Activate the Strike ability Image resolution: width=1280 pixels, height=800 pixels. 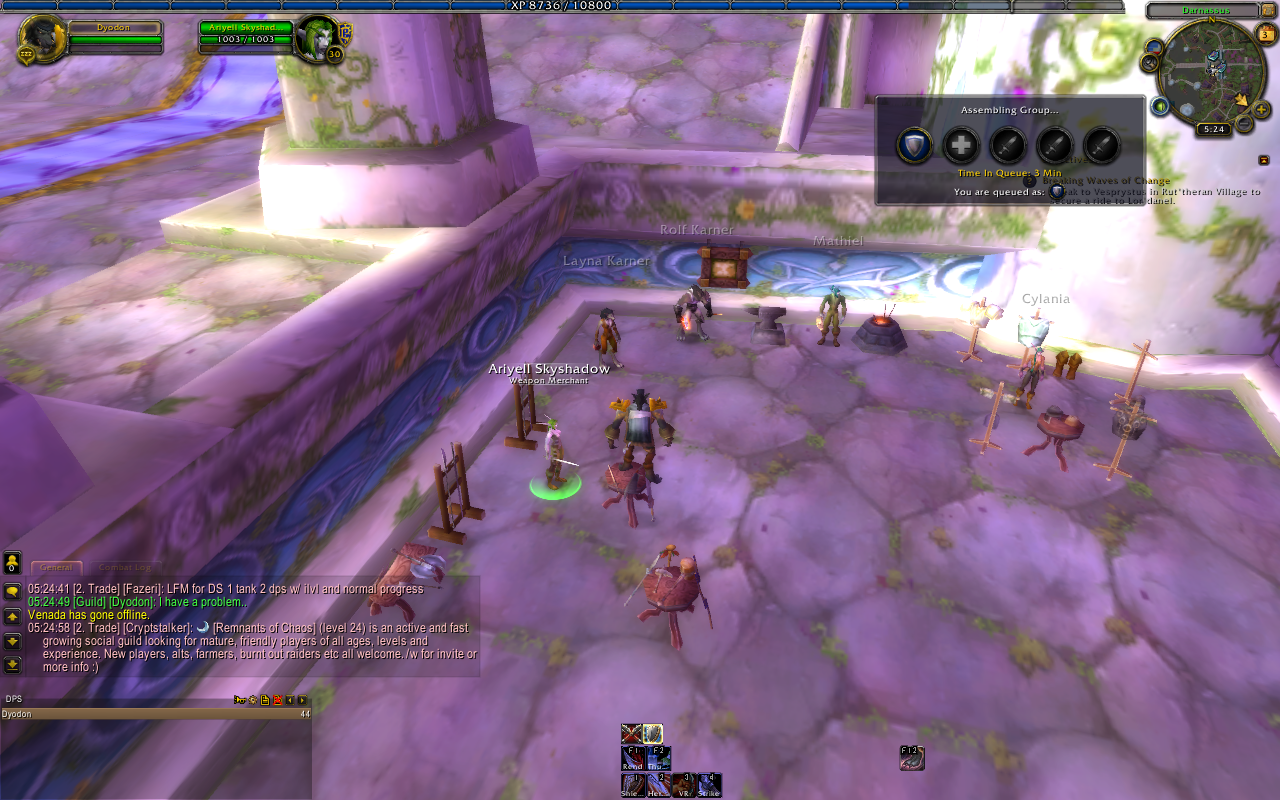click(x=710, y=785)
